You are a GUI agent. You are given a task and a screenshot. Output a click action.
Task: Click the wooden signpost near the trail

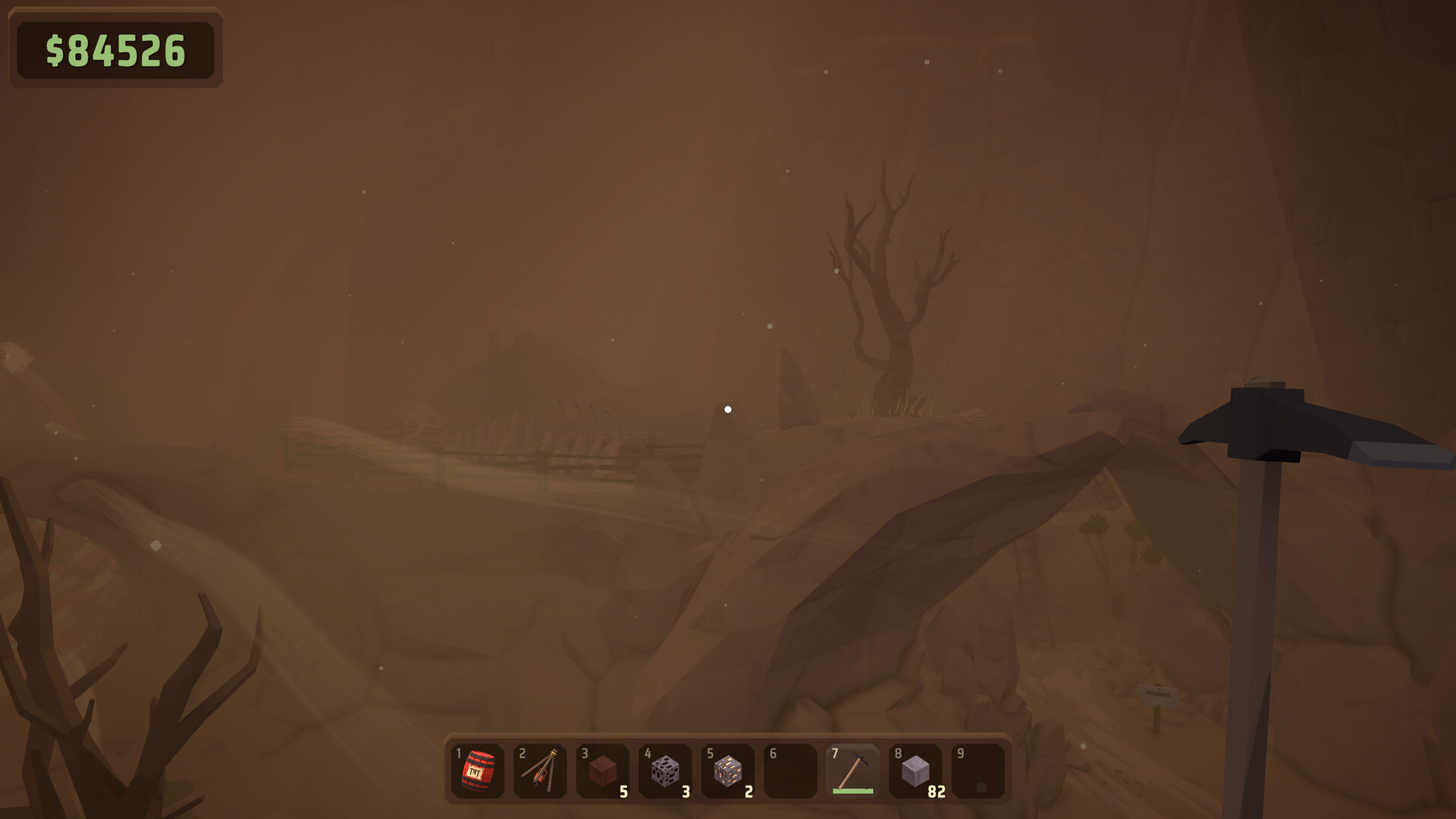pos(1156,694)
